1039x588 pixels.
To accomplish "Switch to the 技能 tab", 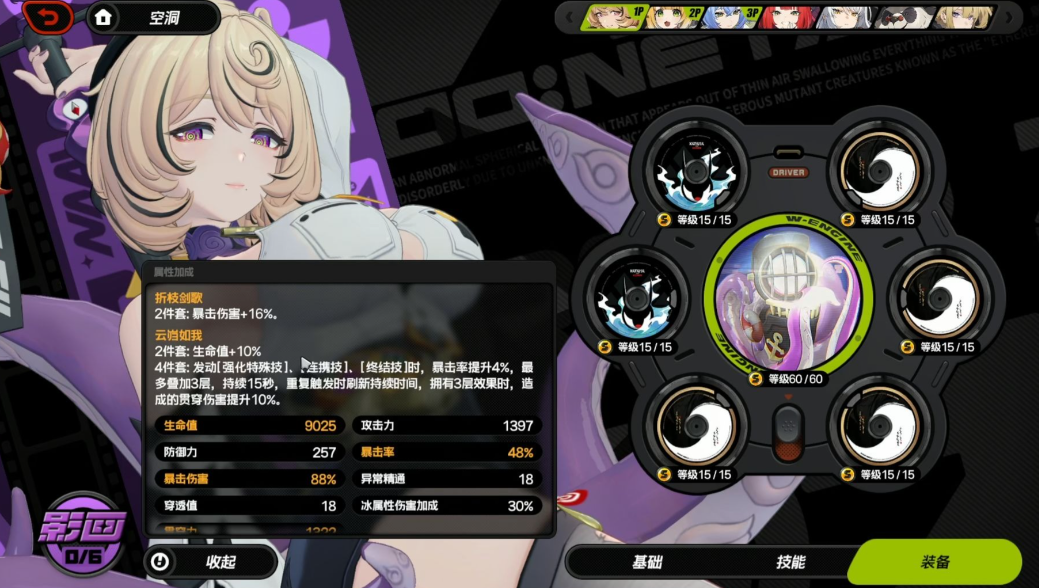I will coord(790,562).
